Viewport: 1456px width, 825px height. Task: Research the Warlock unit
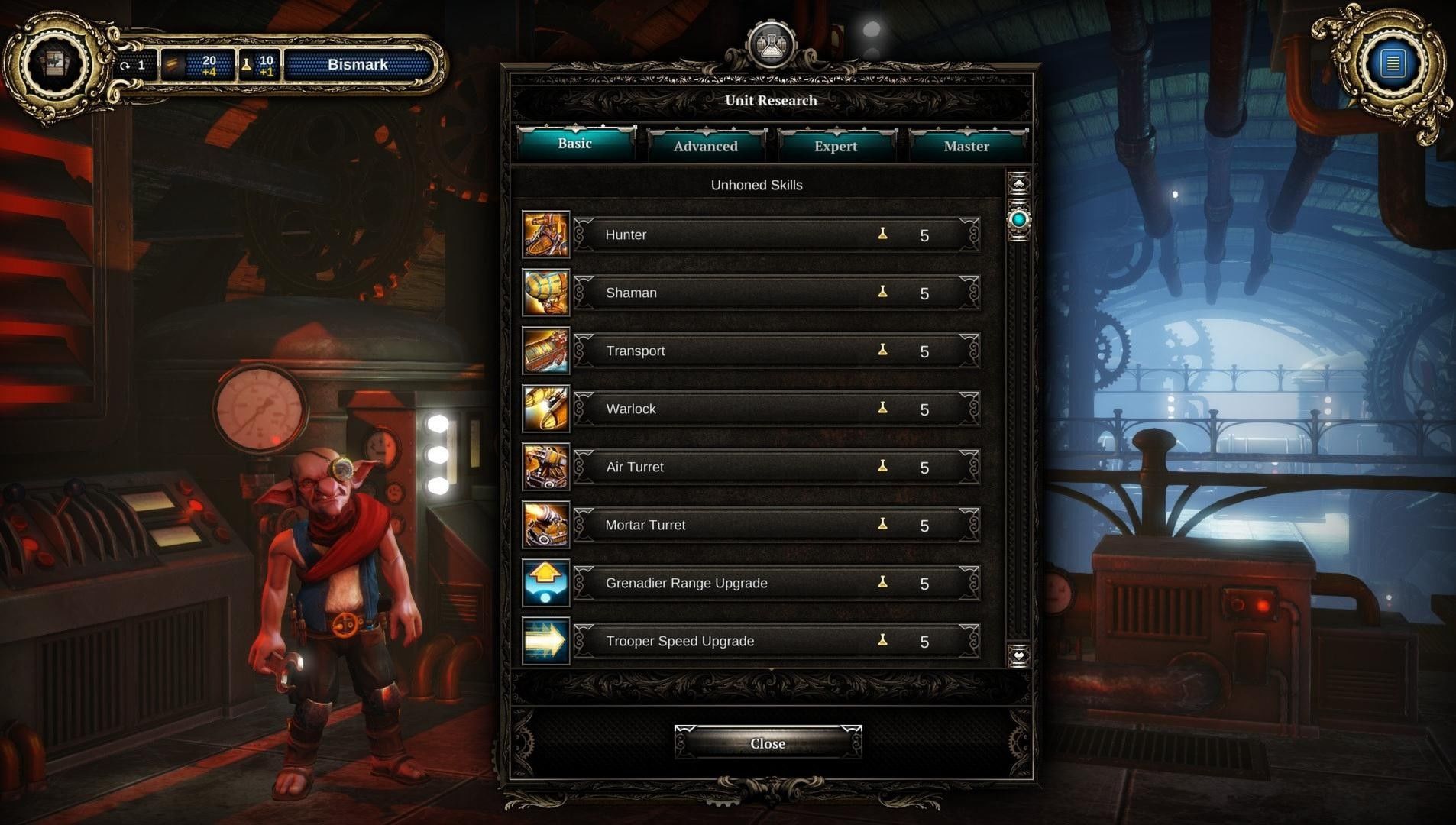tap(775, 409)
